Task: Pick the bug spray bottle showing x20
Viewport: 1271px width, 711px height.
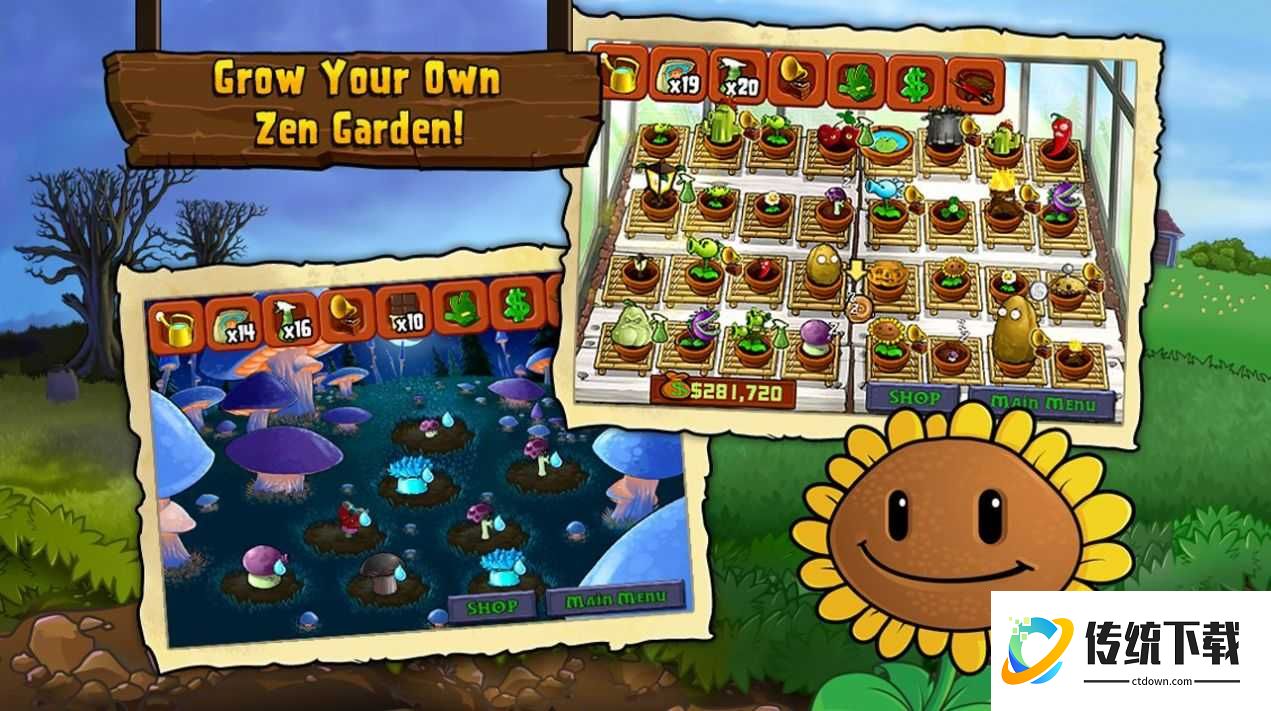Action: click(736, 76)
